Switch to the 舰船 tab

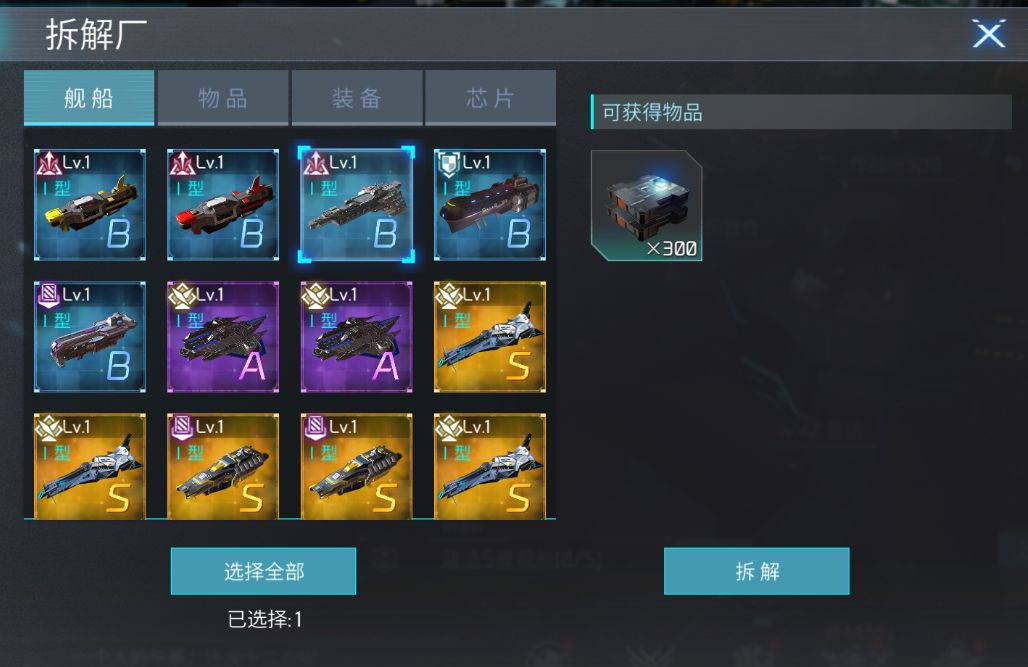point(89,98)
